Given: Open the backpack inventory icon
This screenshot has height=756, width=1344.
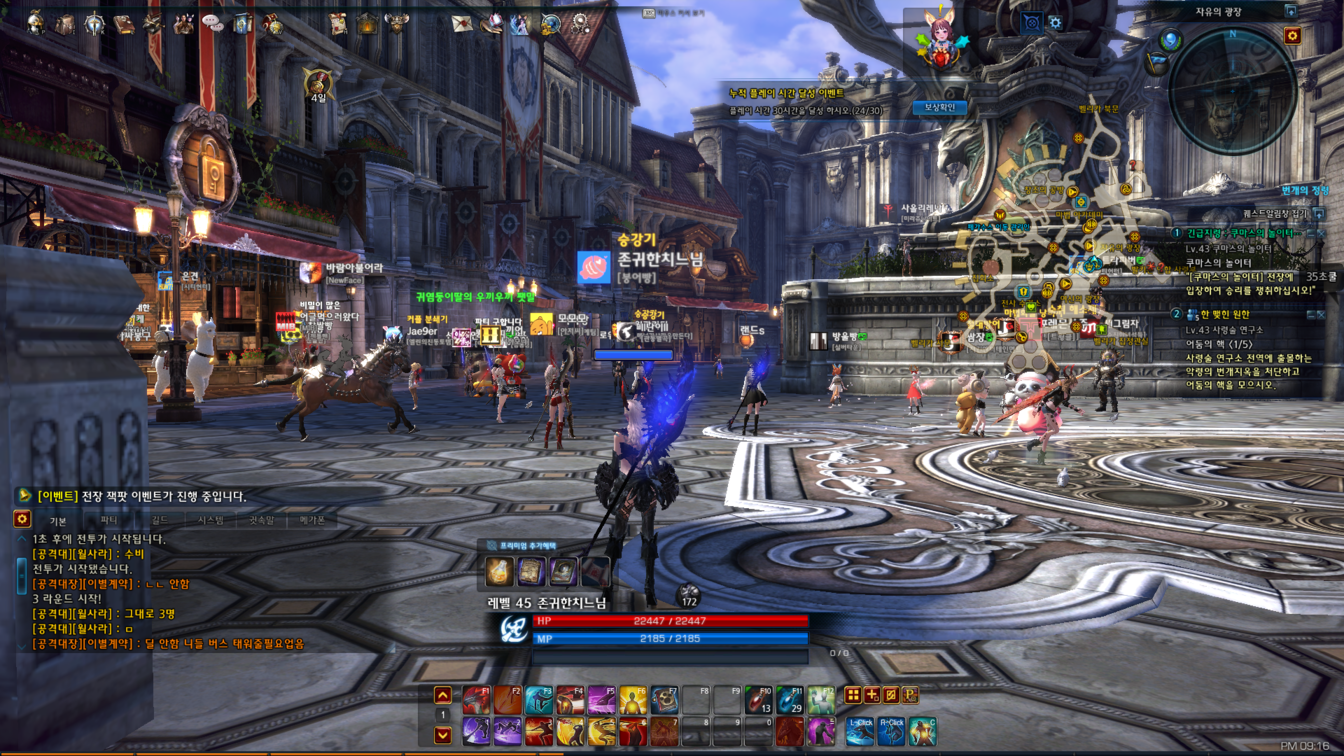Looking at the screenshot, I should 65,23.
